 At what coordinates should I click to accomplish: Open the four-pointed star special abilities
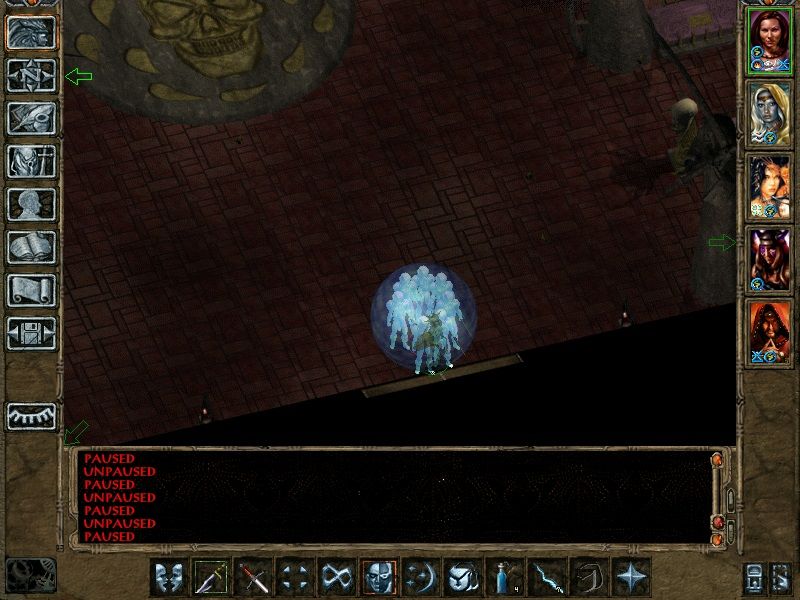pos(631,577)
